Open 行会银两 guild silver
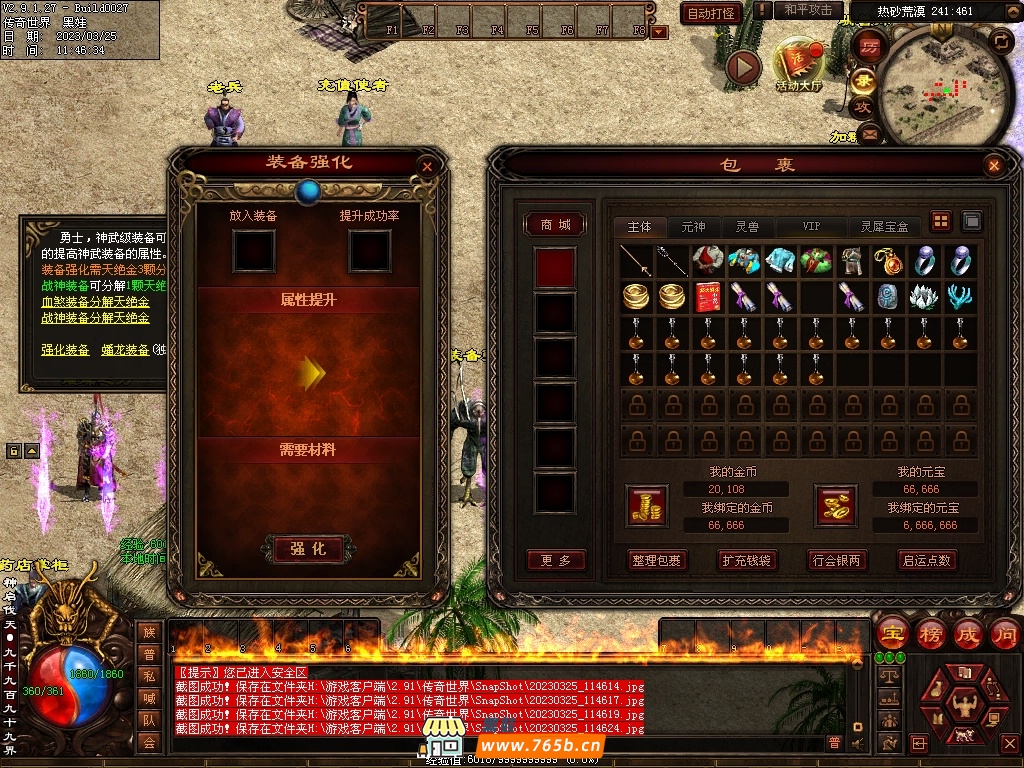This screenshot has height=768, width=1024. tap(836, 561)
